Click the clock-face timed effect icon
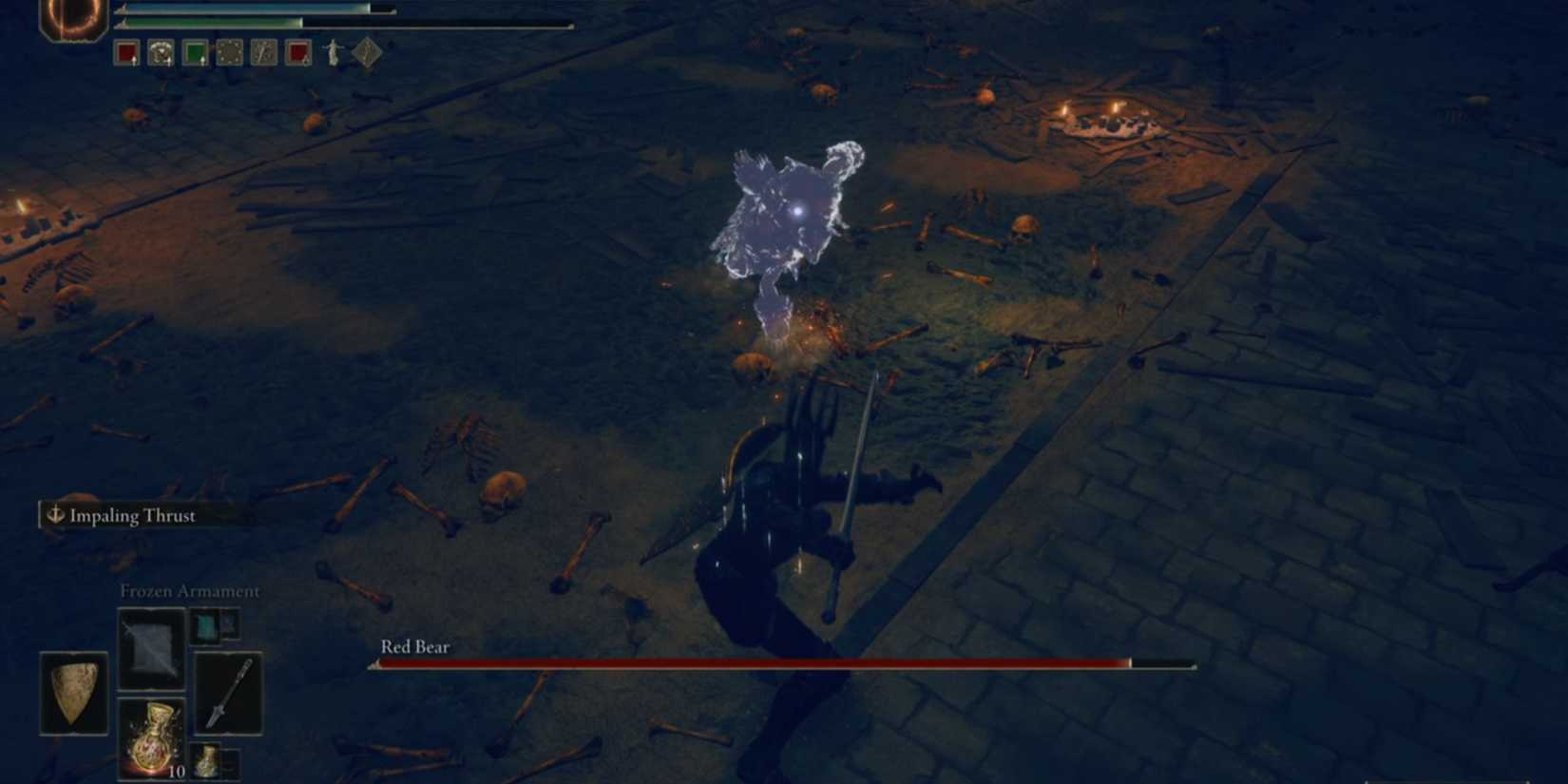 263,52
